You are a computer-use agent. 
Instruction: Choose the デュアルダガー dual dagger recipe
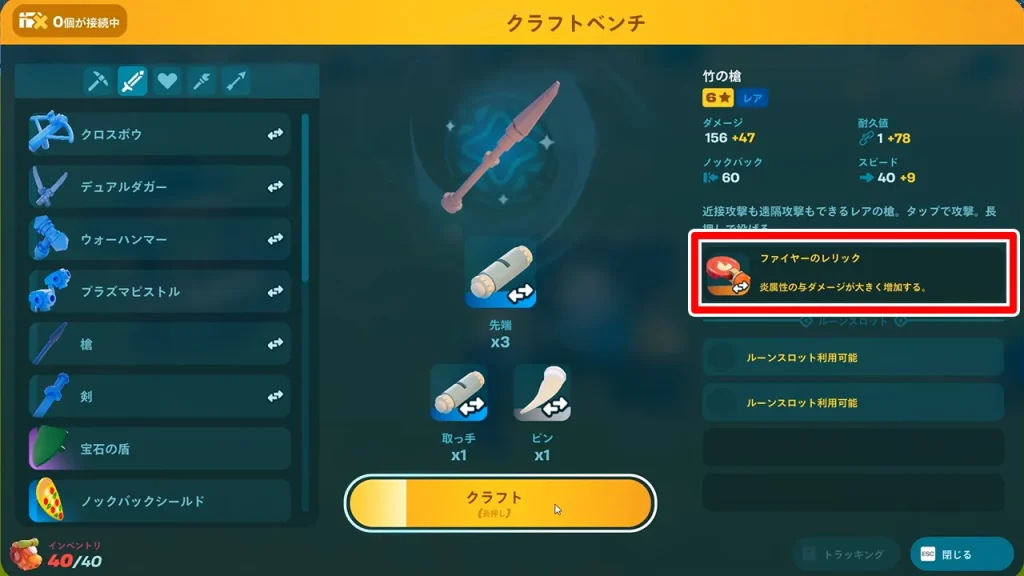(x=160, y=186)
